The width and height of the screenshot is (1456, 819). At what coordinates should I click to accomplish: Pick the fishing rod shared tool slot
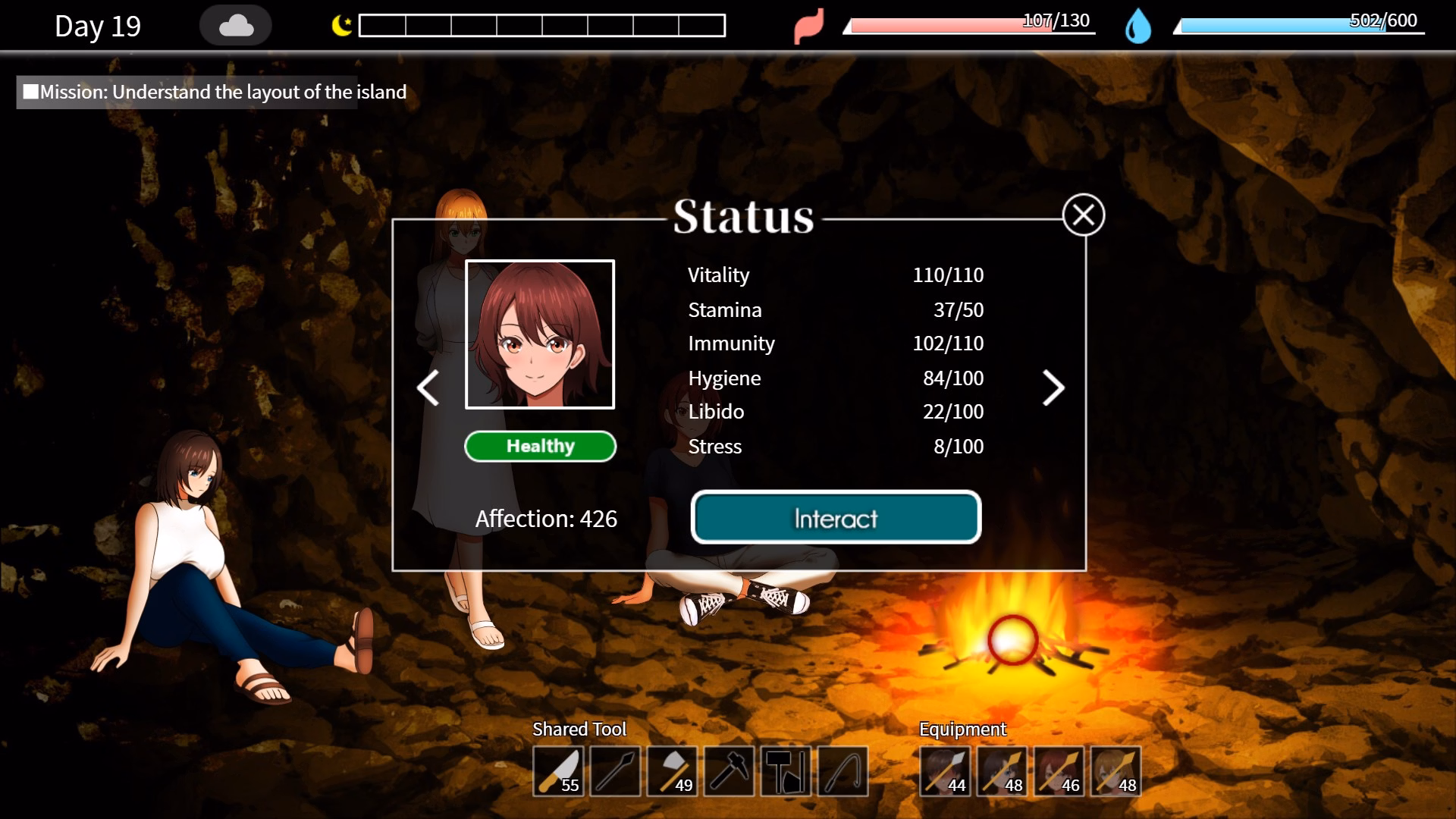point(843,771)
